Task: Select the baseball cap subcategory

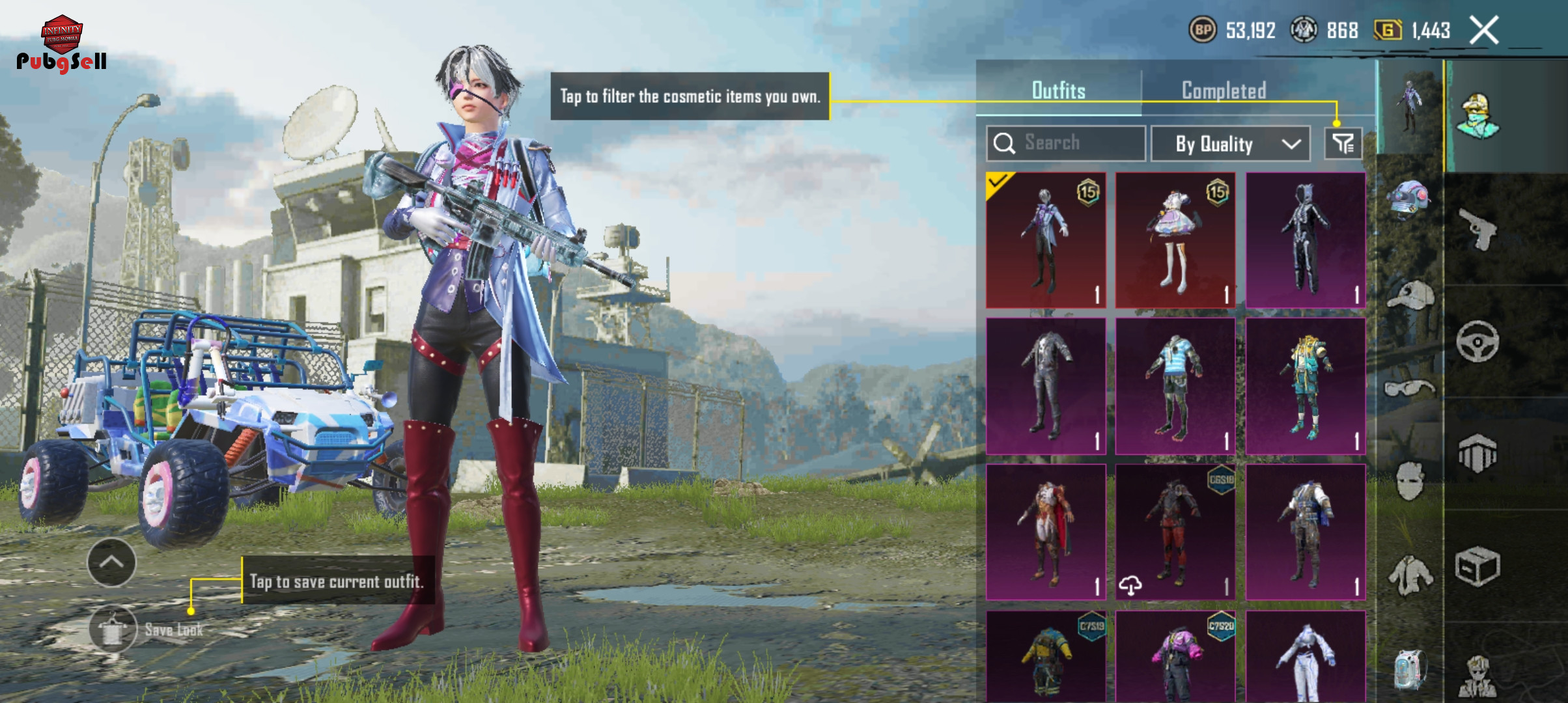Action: point(1409,296)
